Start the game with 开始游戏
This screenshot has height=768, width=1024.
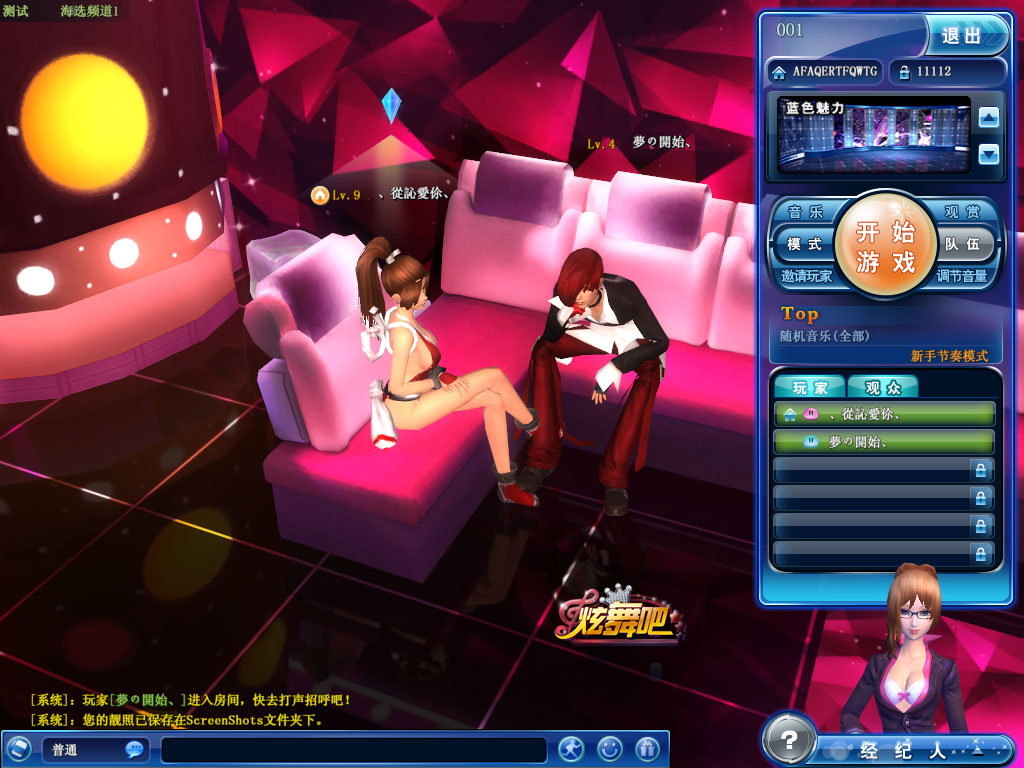click(x=885, y=247)
